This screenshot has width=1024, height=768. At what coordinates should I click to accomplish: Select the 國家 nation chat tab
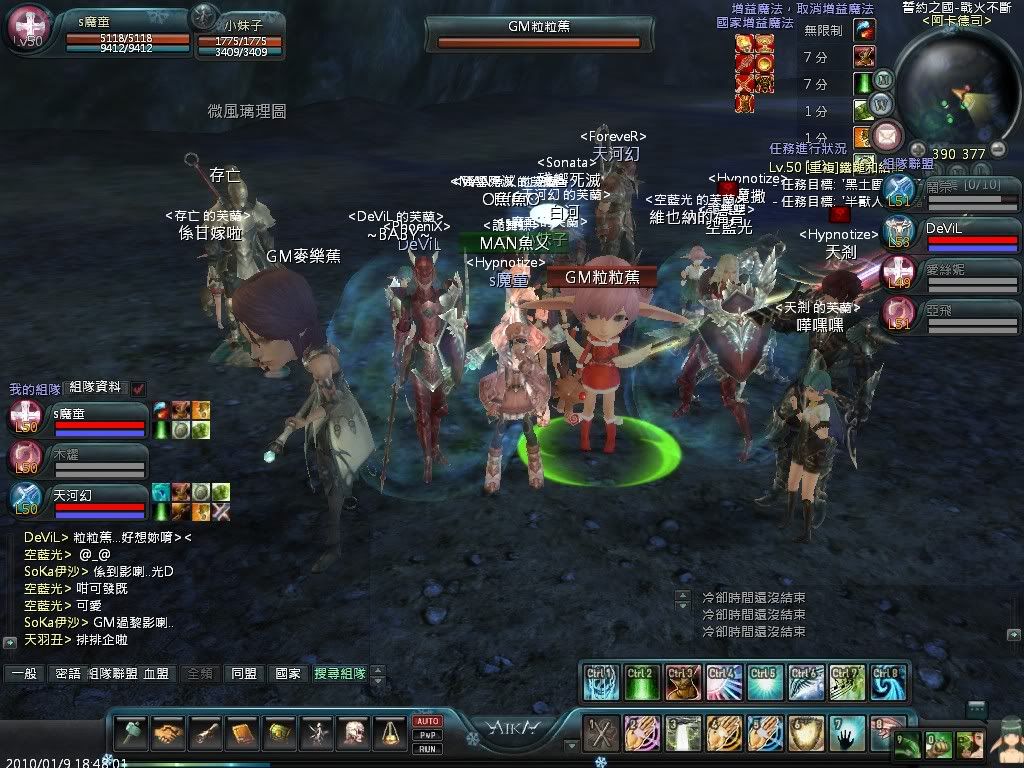coord(288,674)
